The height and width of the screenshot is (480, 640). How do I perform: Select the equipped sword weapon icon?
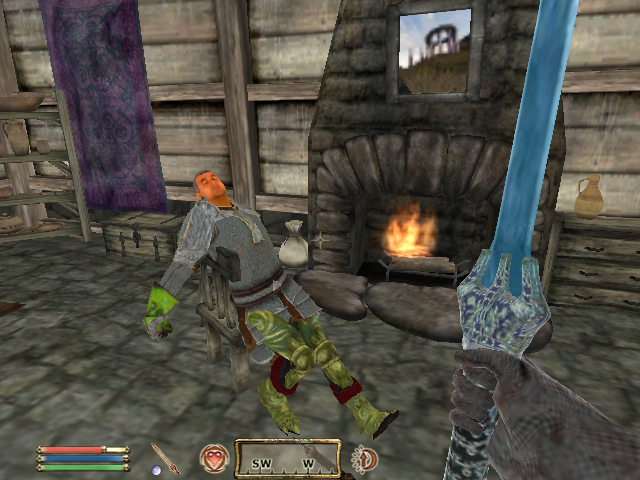(x=165, y=458)
